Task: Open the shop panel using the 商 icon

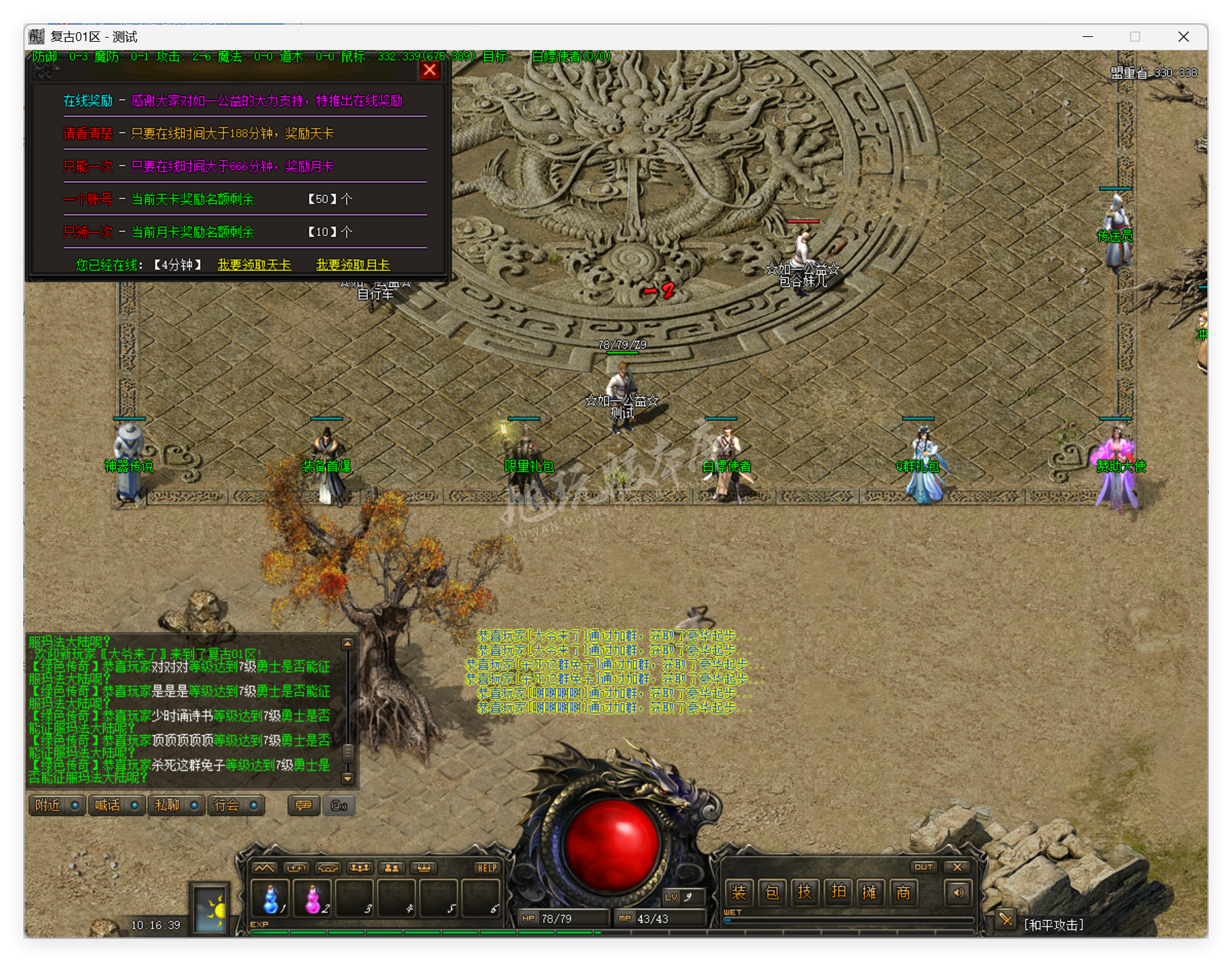Action: [904, 892]
